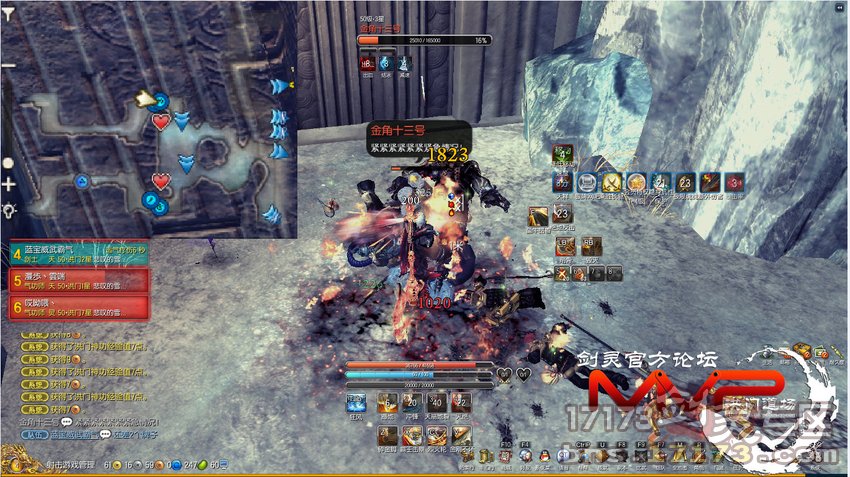Toggle the lightbulb icon beside the map
Image resolution: width=850 pixels, height=477 pixels.
pos(9,210)
